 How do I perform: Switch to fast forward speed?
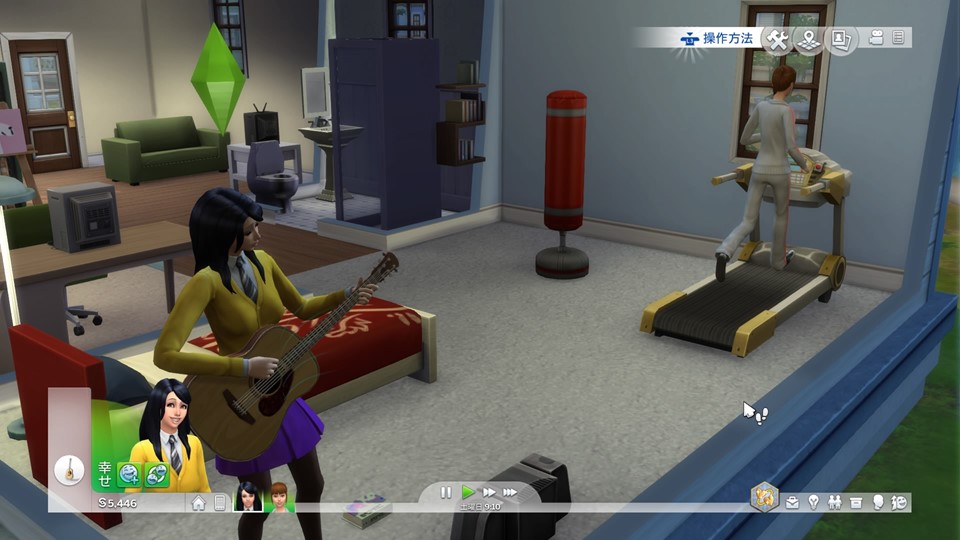coord(489,492)
